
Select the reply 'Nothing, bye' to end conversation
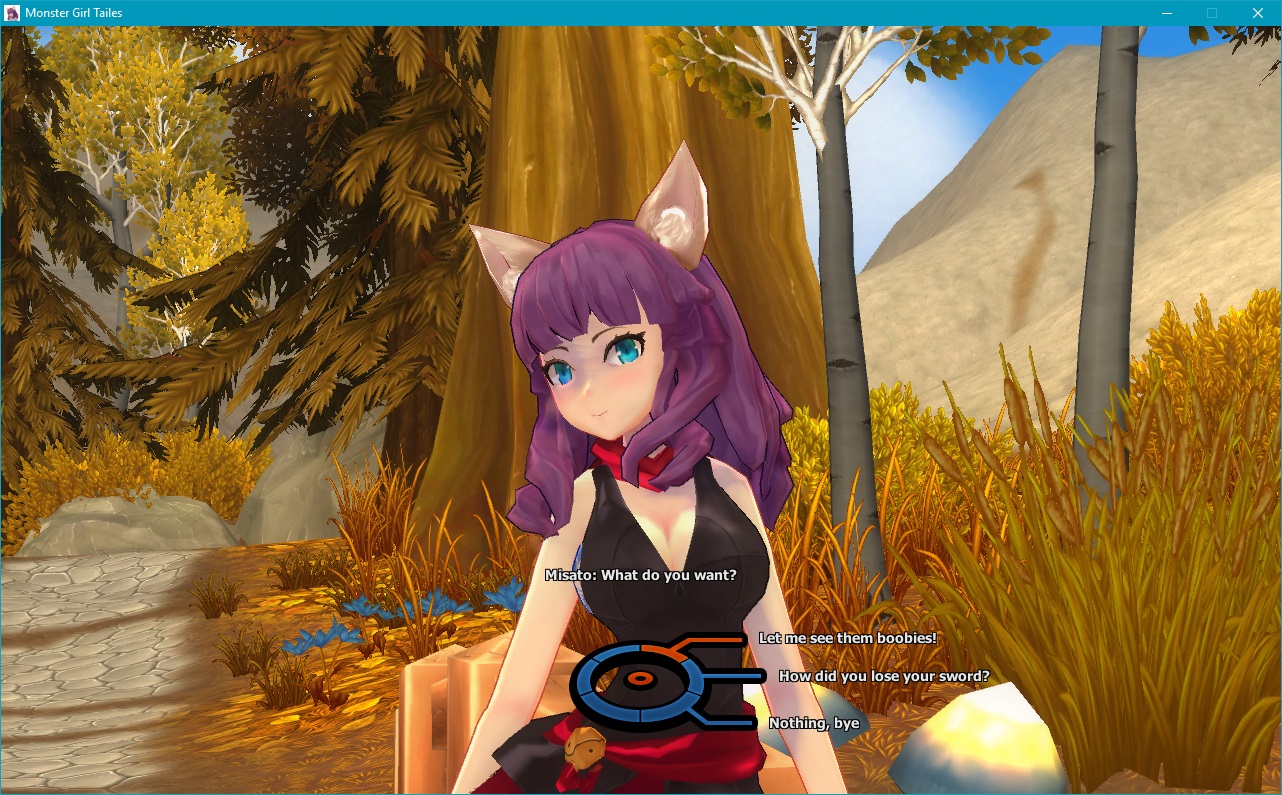tap(812, 723)
